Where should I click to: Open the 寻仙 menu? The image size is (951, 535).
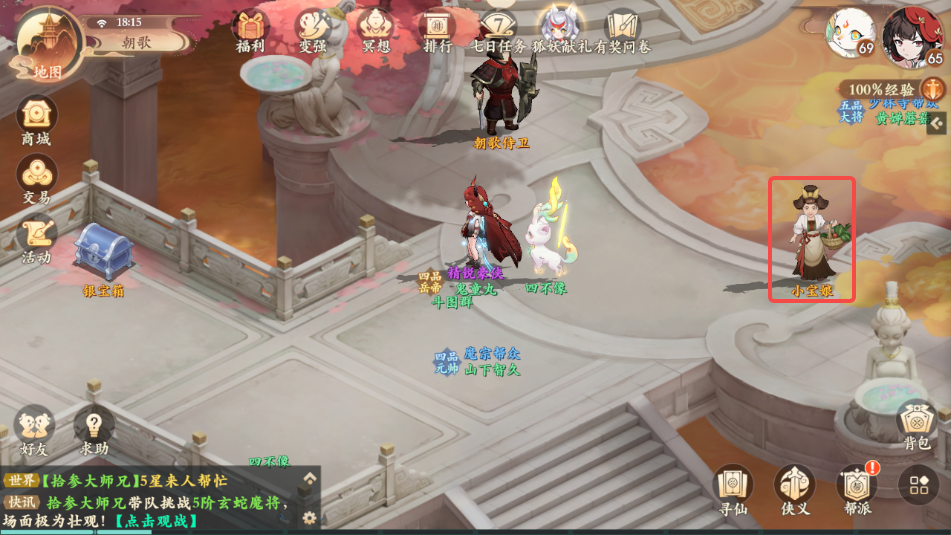[x=733, y=487]
